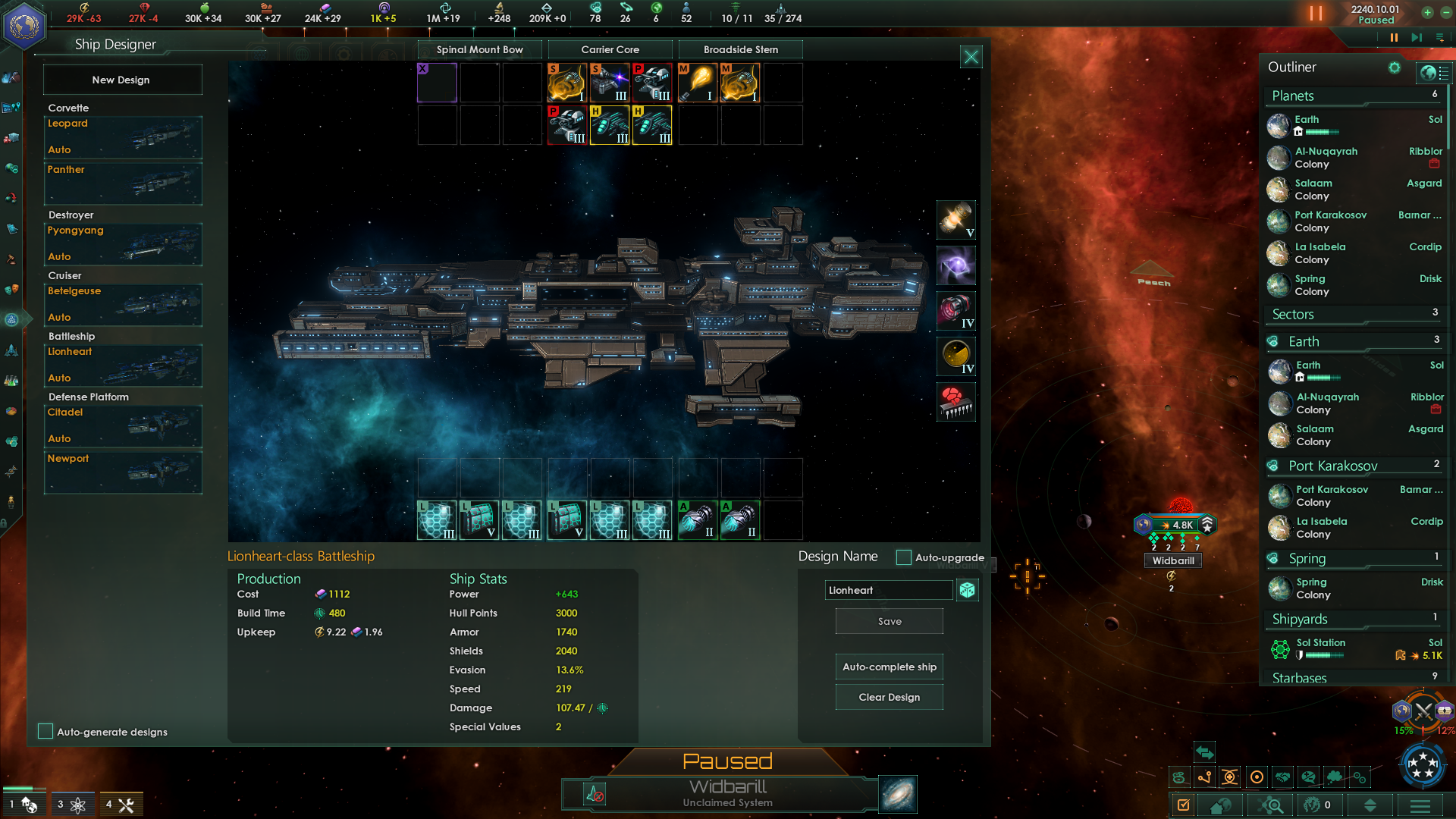Select the Betelgeuse cruiser design
Screen dimensions: 1456x819
pyautogui.click(x=123, y=304)
